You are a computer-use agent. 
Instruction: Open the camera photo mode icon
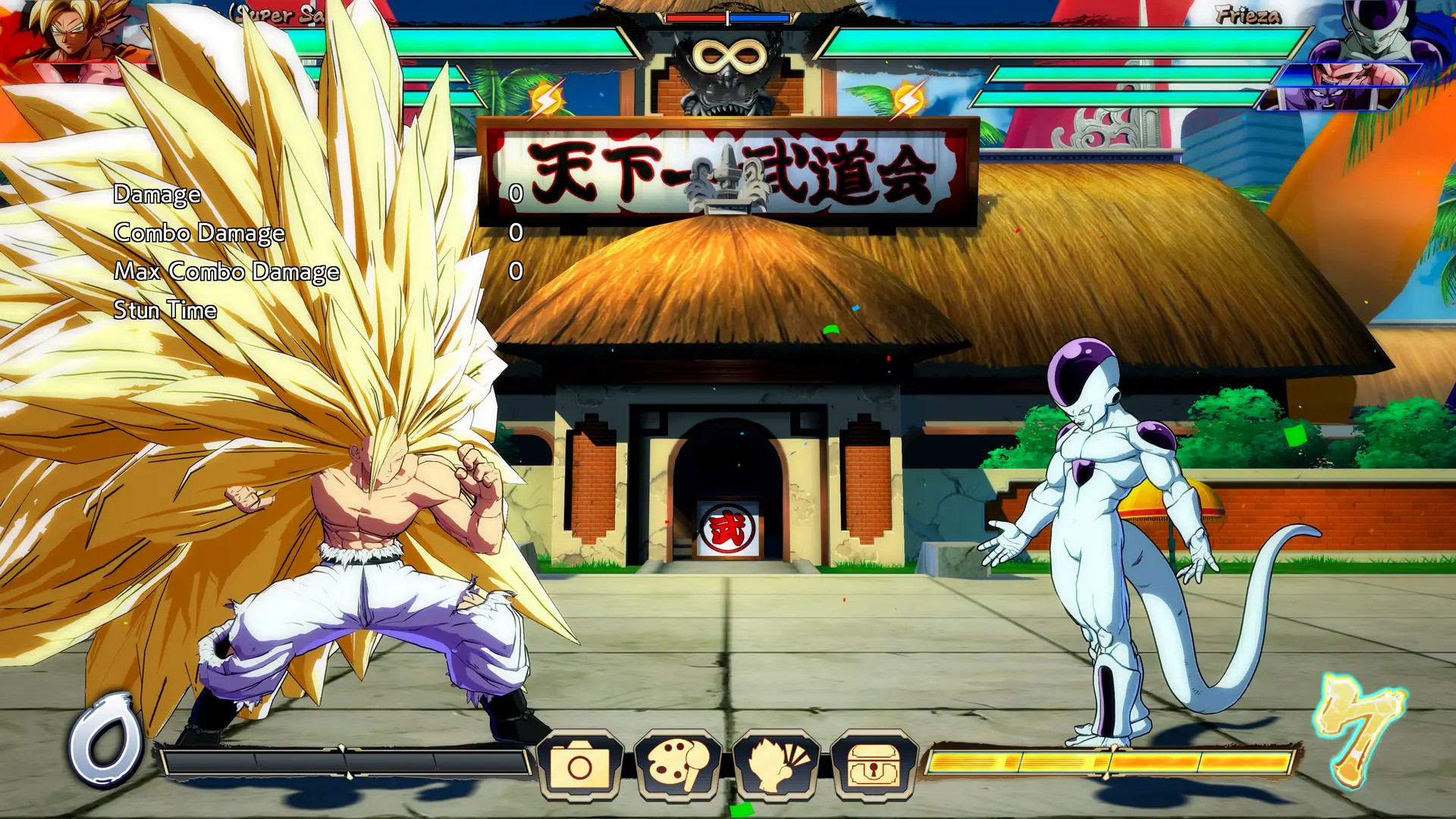coord(579,766)
